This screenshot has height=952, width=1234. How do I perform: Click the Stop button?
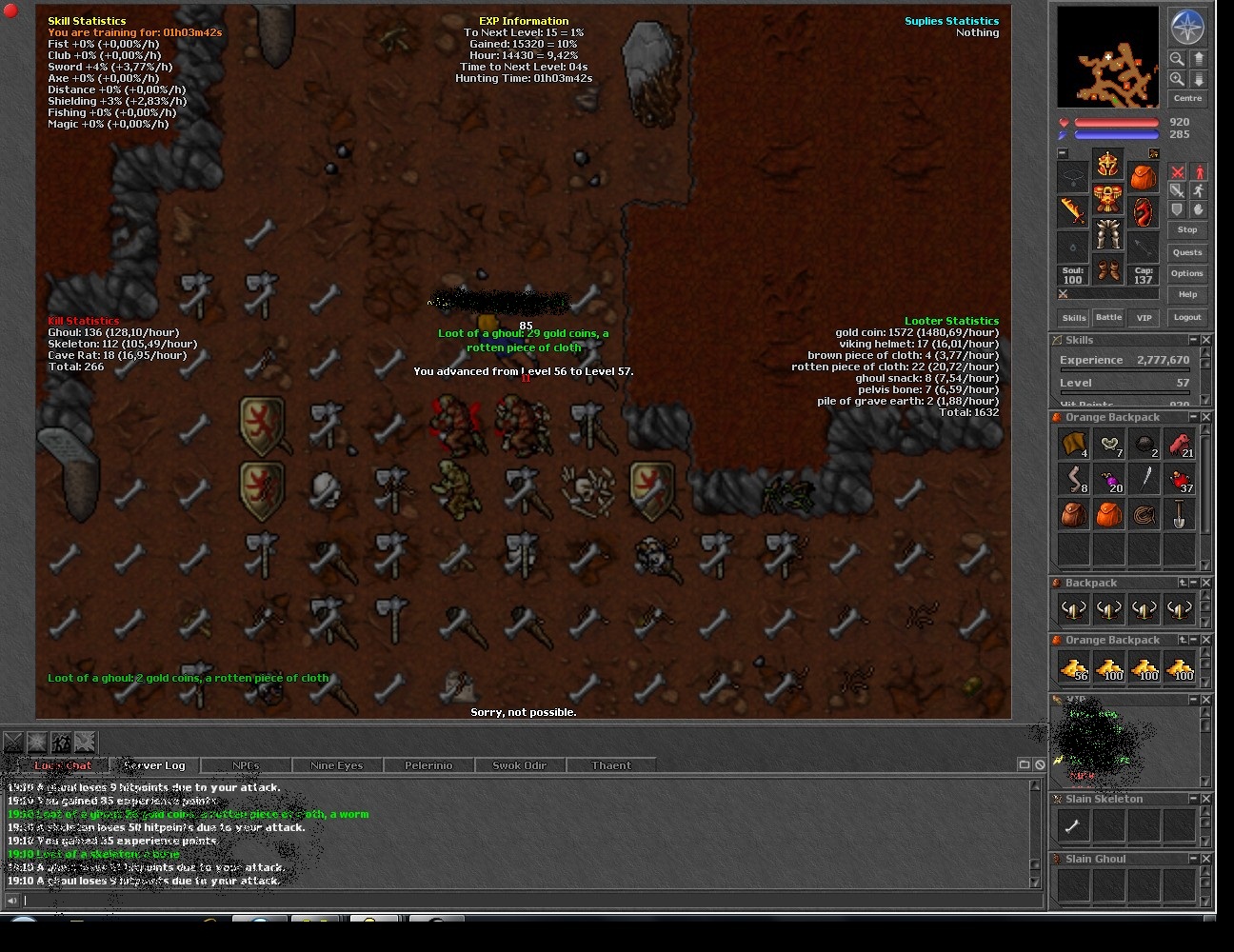pos(1187,229)
